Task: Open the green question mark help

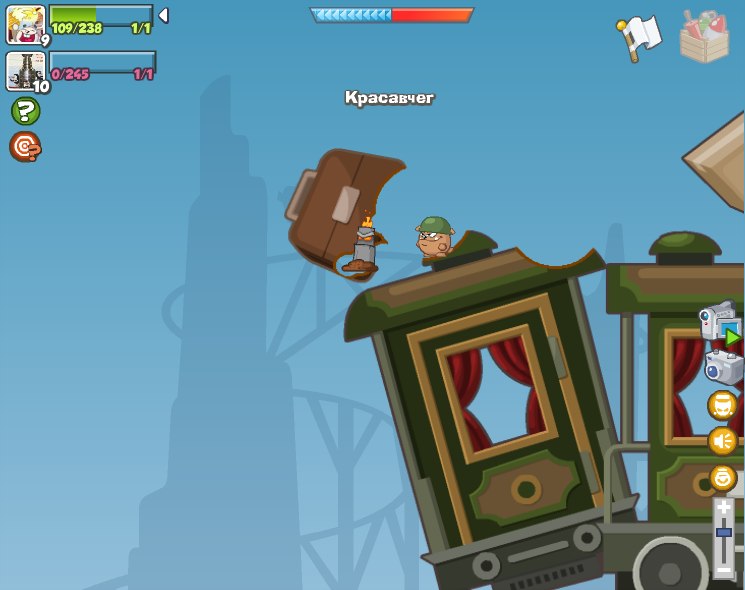Action: (25, 111)
